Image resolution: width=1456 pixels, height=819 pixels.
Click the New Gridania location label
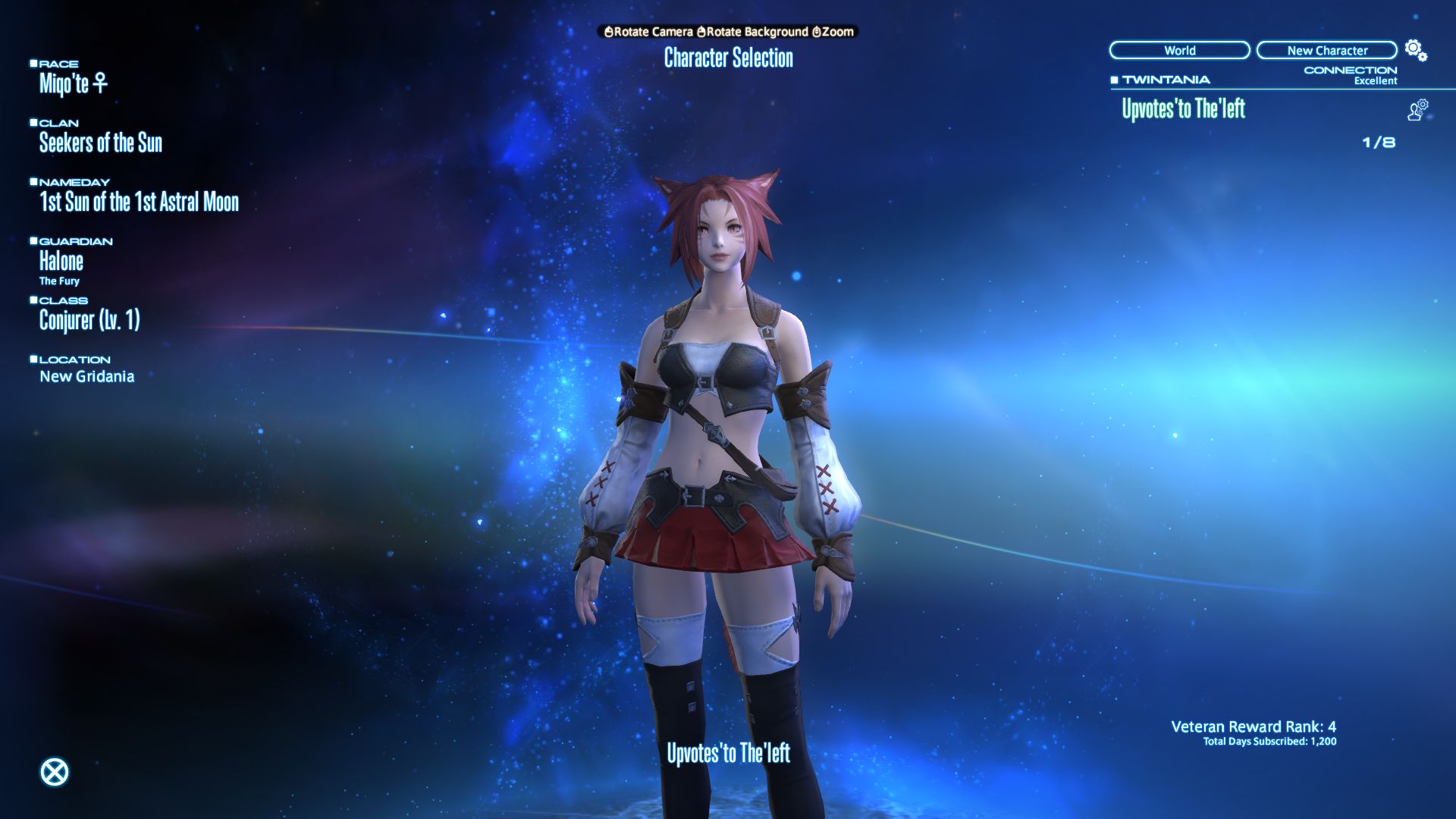[x=87, y=375]
